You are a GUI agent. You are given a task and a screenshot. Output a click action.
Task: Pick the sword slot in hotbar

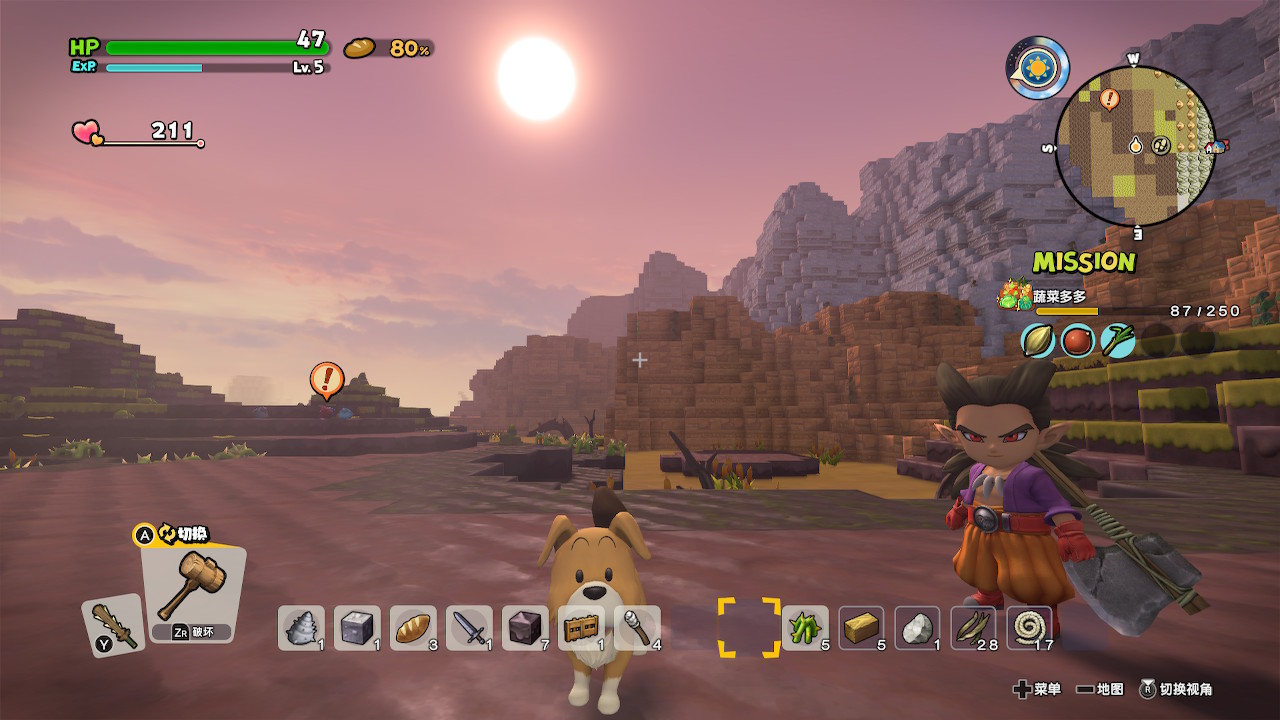click(x=469, y=628)
